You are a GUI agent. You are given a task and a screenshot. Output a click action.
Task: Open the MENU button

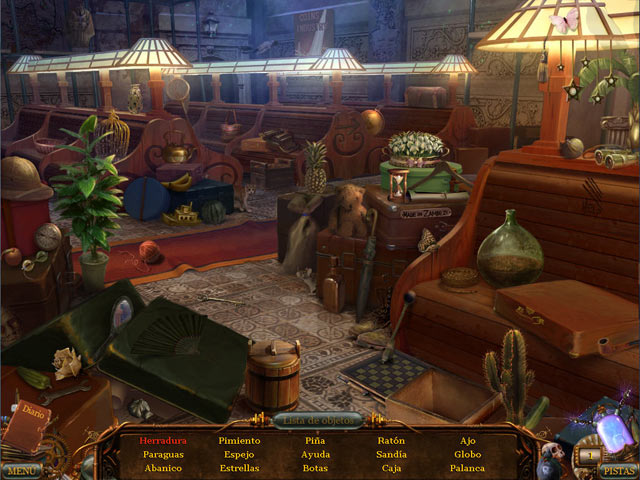(20, 470)
